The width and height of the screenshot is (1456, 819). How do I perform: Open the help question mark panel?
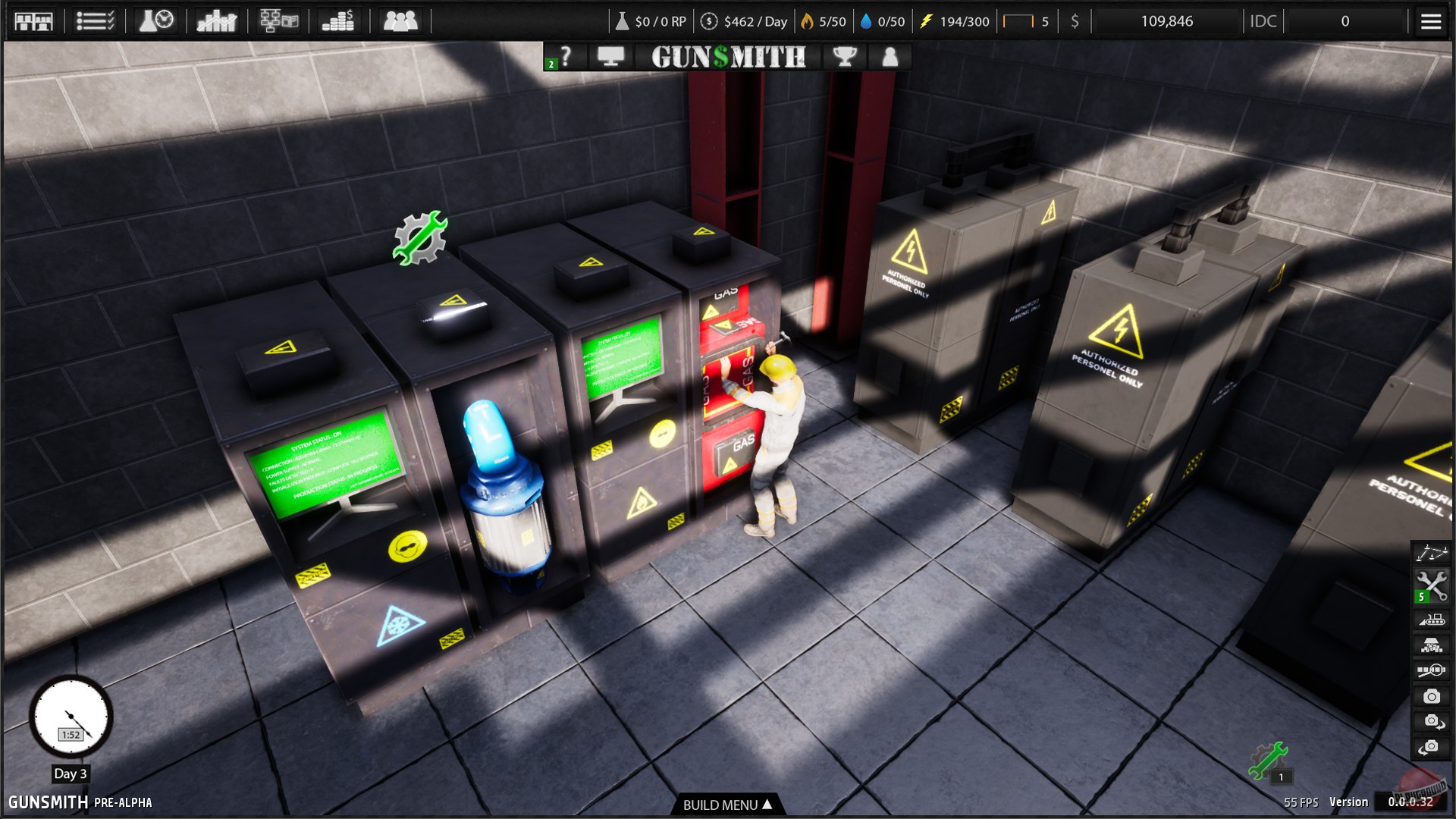coord(567,56)
